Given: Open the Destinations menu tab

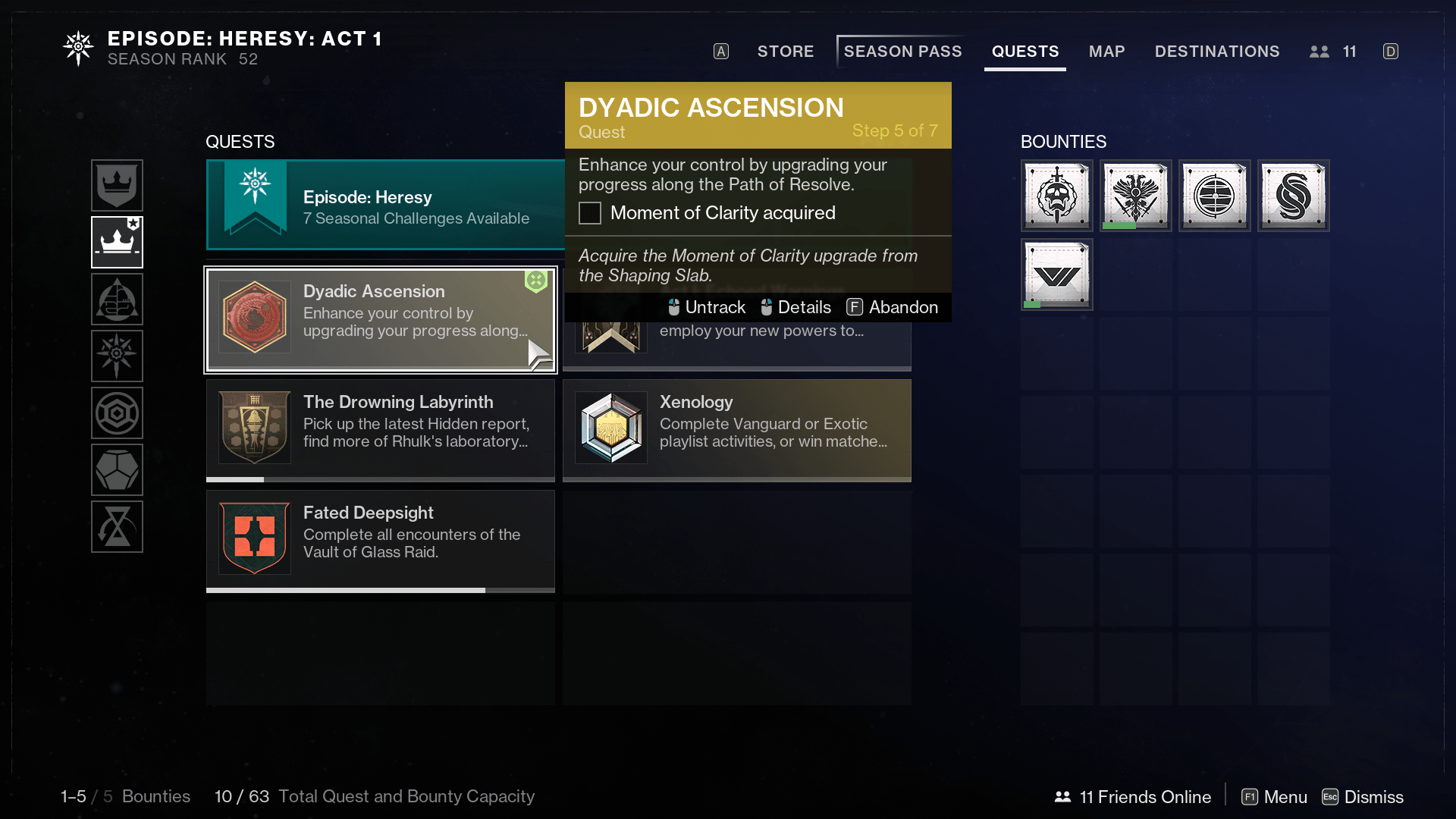Looking at the screenshot, I should pyautogui.click(x=1217, y=52).
